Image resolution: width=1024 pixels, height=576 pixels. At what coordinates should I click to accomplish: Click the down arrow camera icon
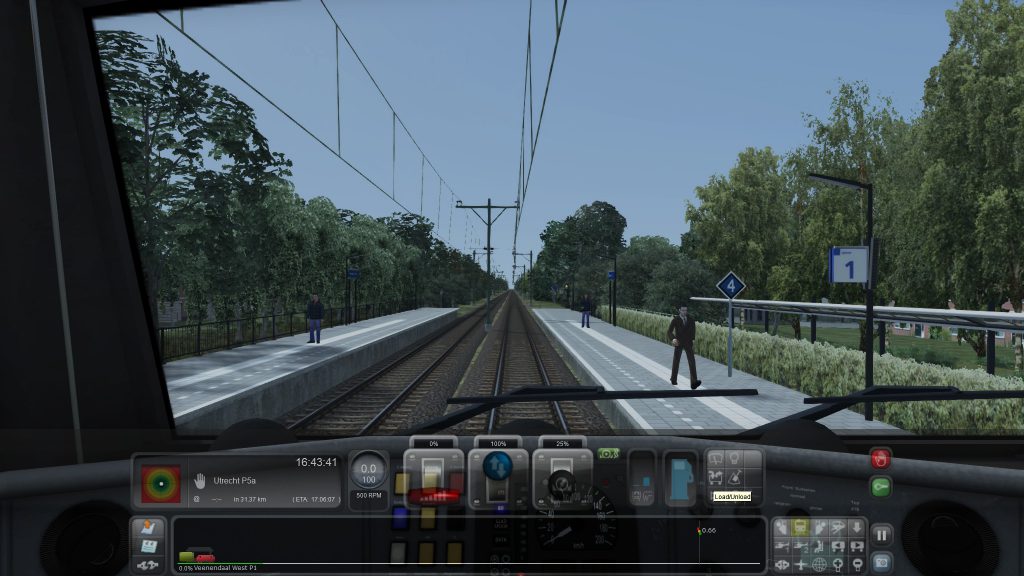(857, 528)
